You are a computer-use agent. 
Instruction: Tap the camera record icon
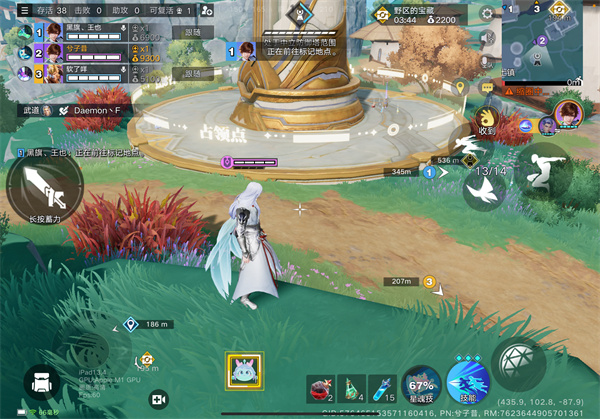click(157, 398)
